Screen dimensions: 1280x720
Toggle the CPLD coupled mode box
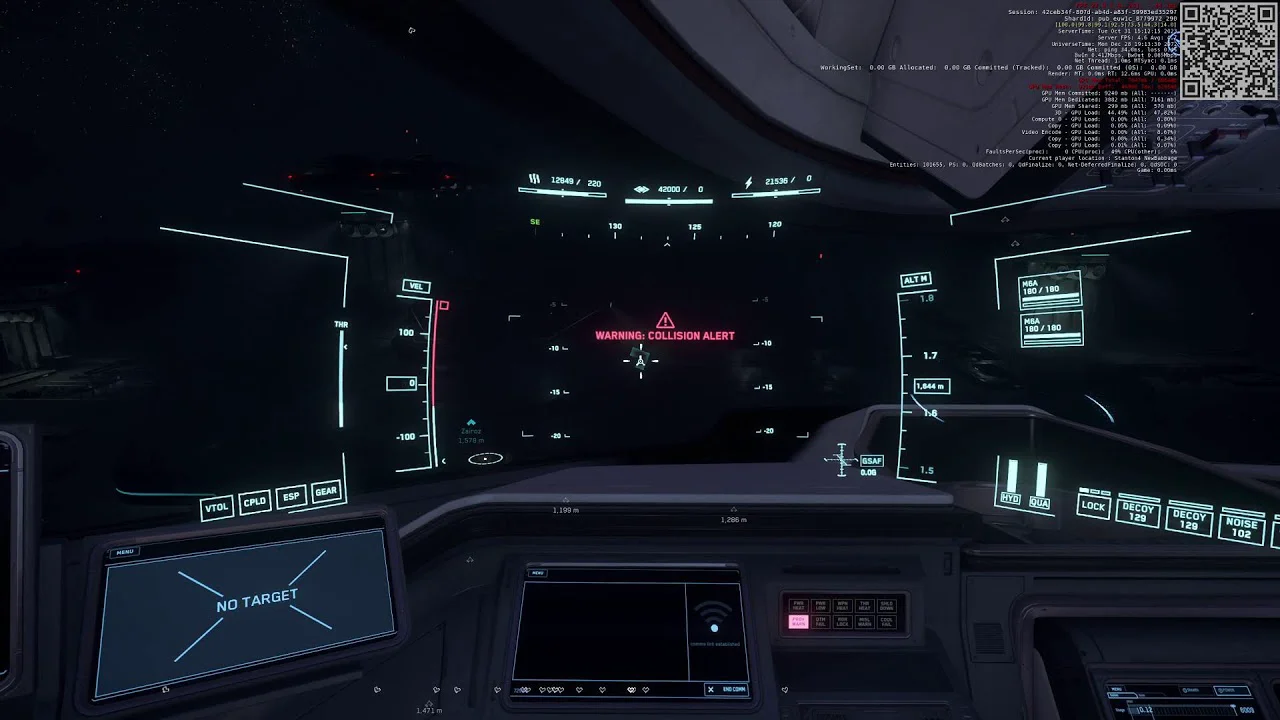point(255,502)
